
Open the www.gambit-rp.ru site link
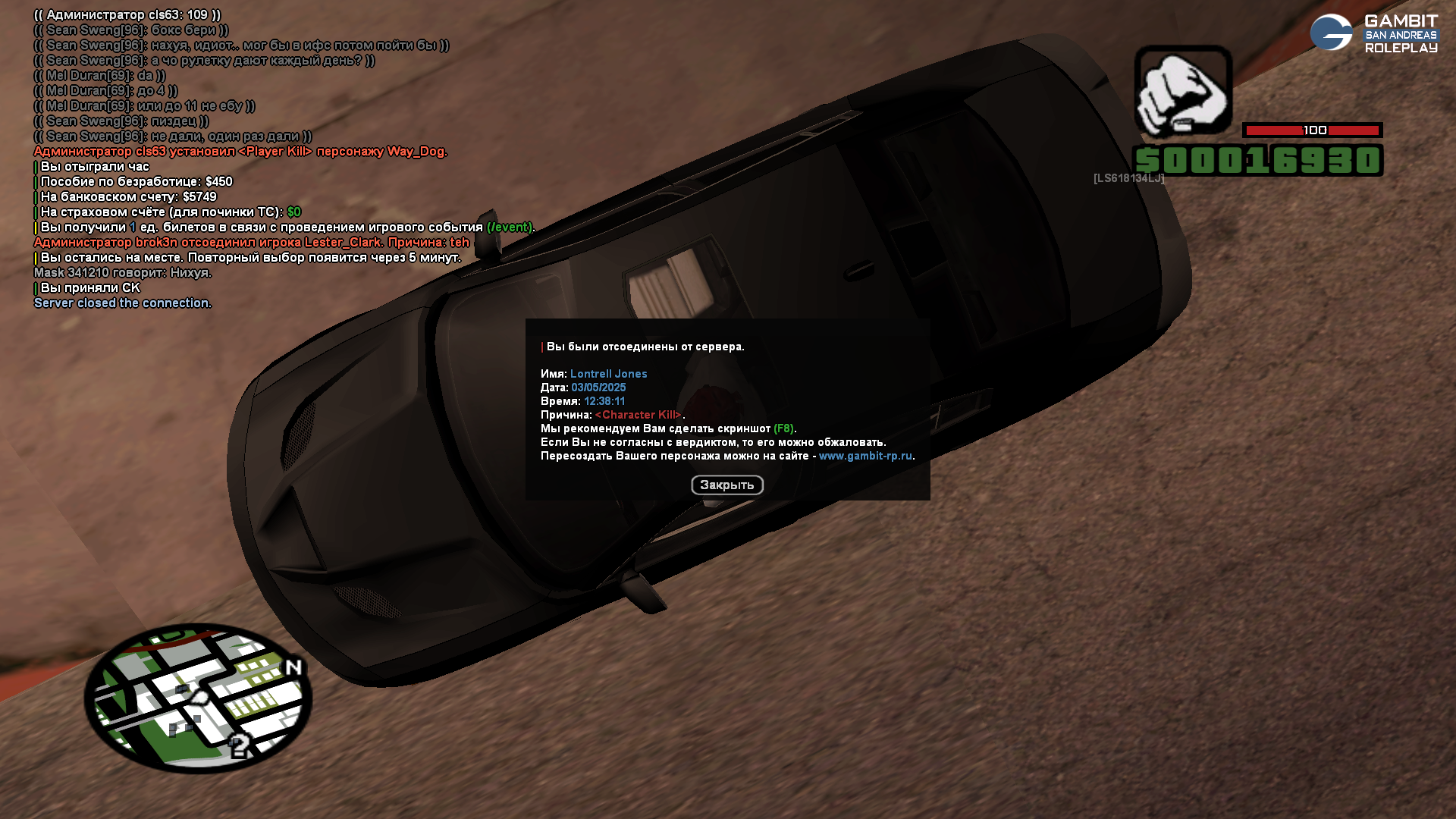pos(865,457)
